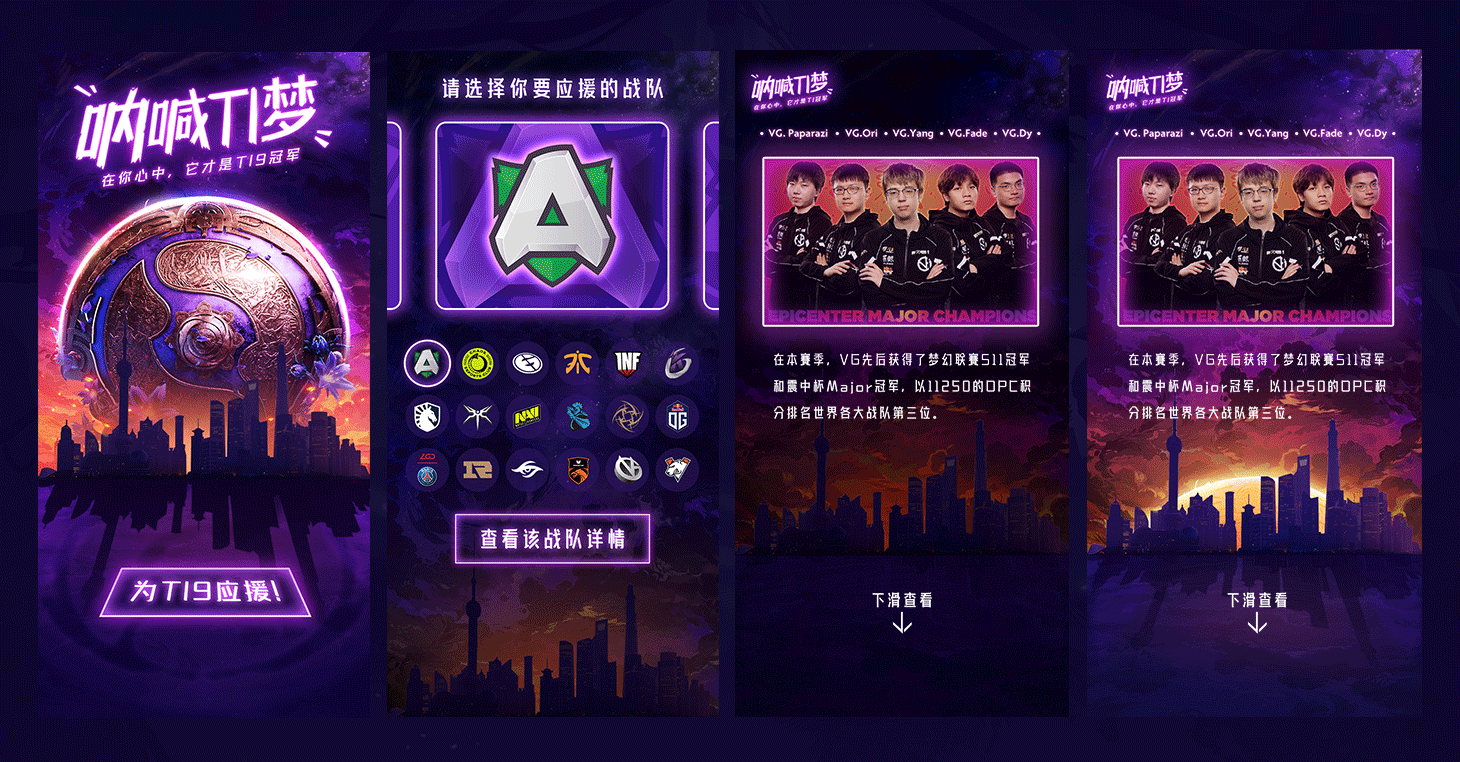Pick the Ninjas in Pyjamas logo
Viewport: 1460px width, 762px height.
[x=627, y=417]
